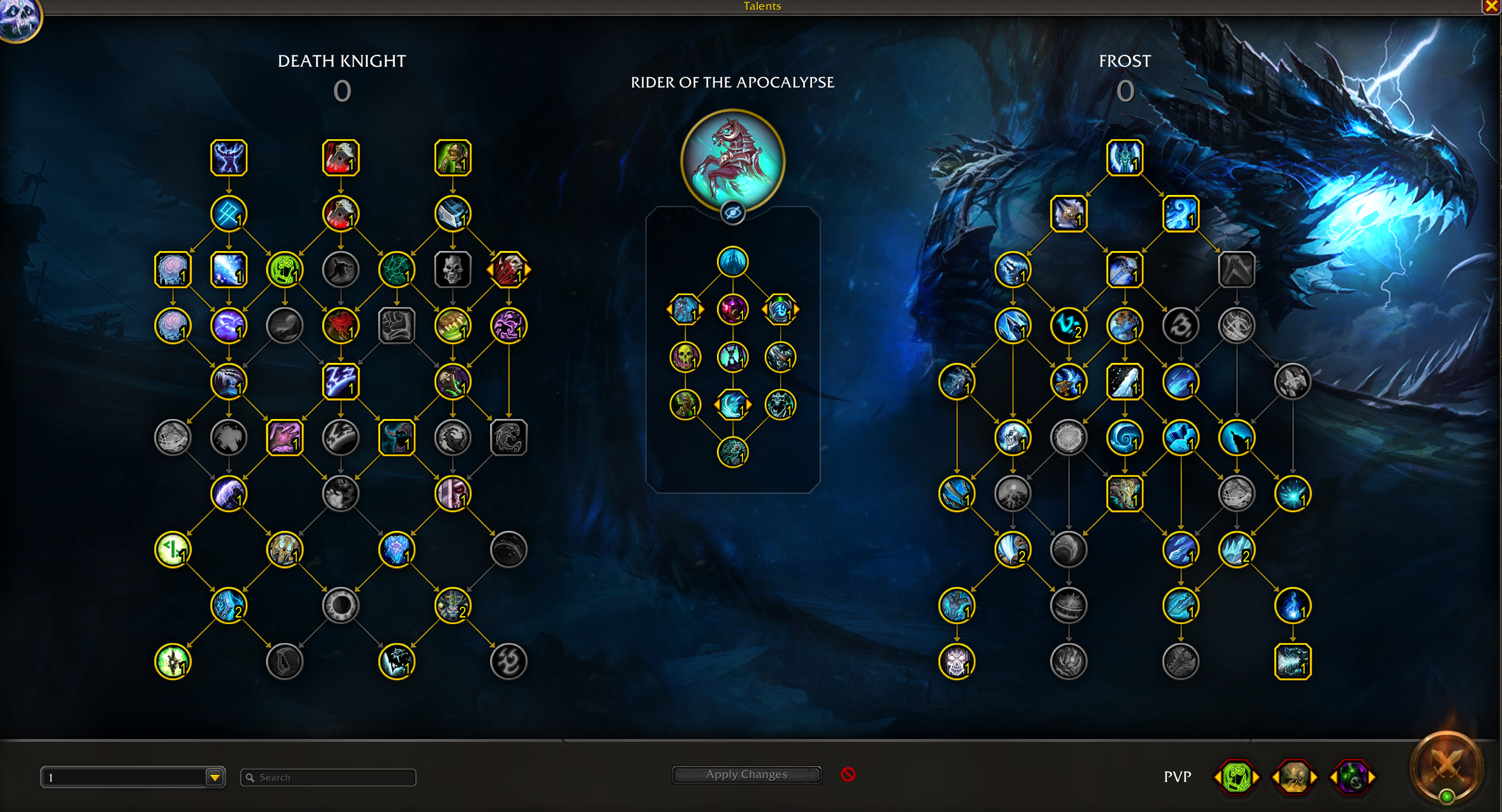This screenshot has height=812, width=1502.
Task: Open the talent loadout dropdown
Action: coord(215,777)
